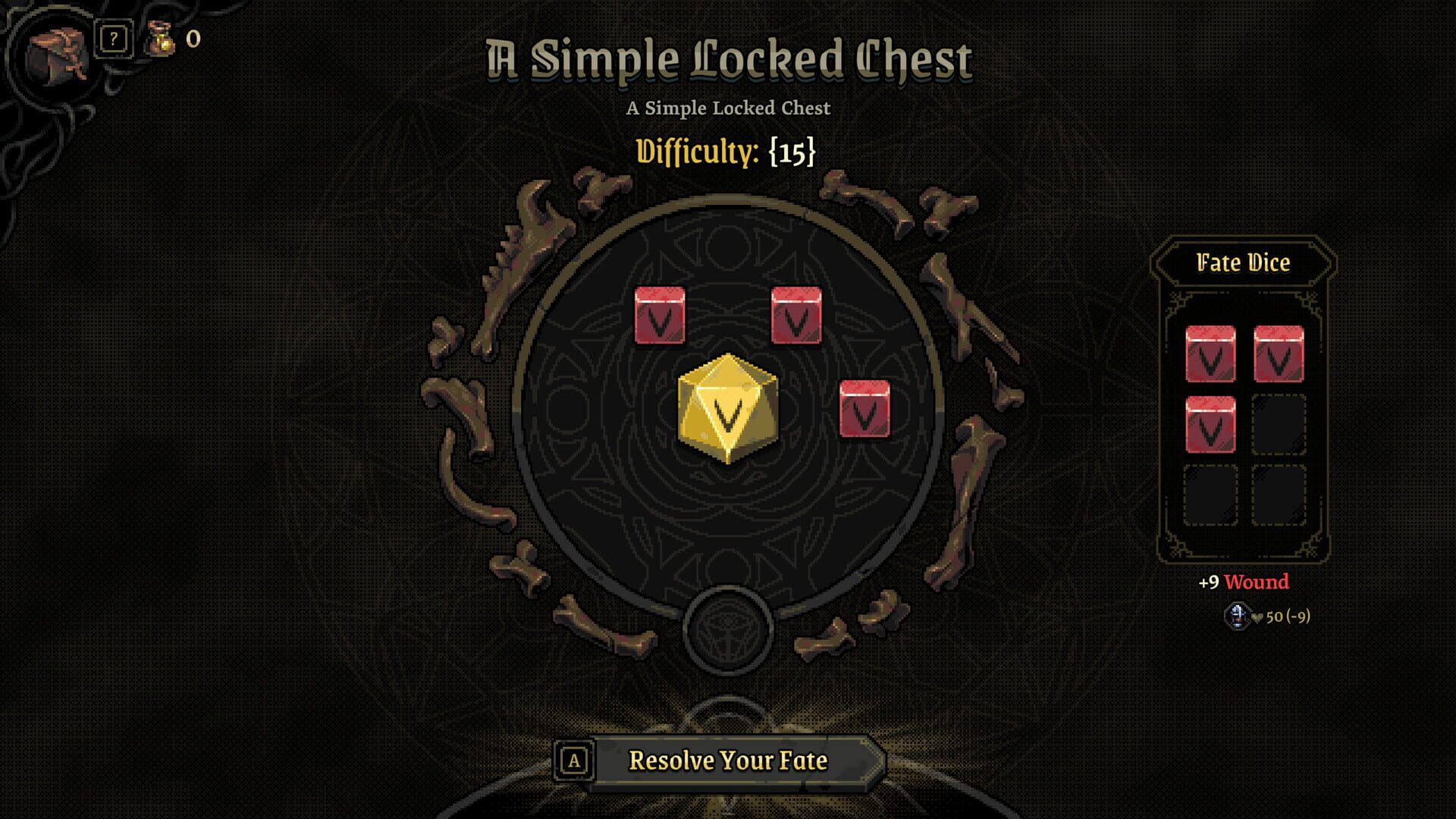Expand the Fate Dice panel header

coord(1242,262)
